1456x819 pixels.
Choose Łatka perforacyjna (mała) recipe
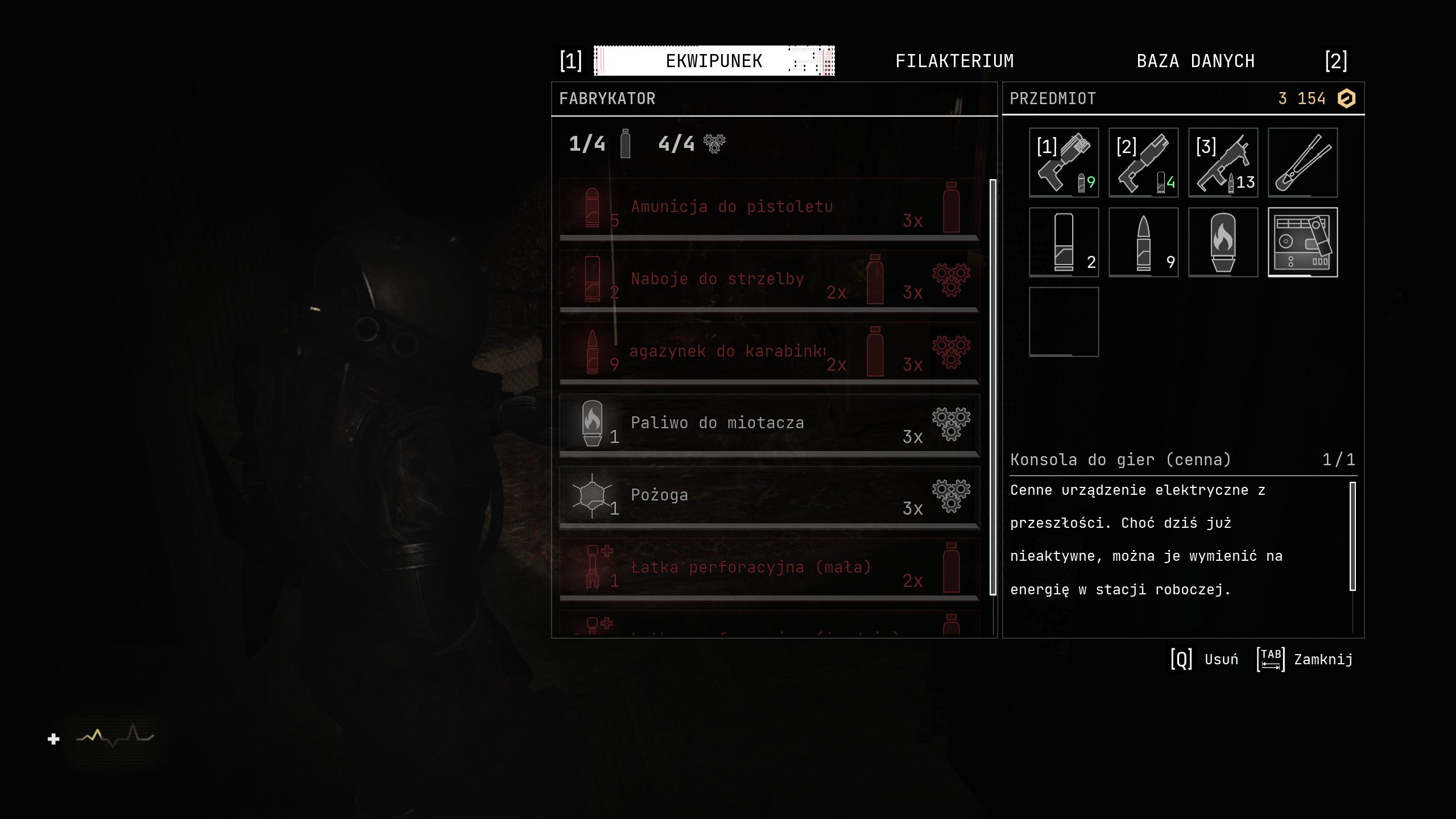click(769, 569)
